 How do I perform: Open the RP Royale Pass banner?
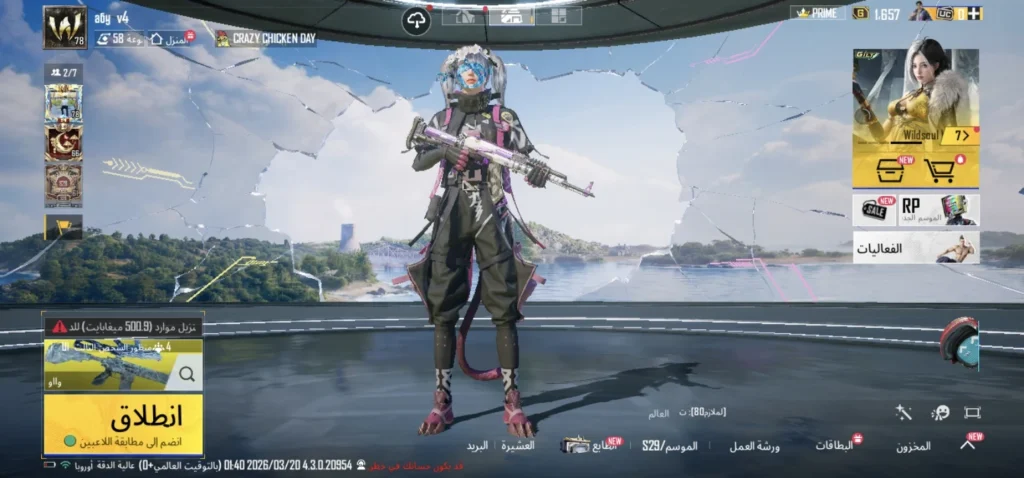click(938, 209)
